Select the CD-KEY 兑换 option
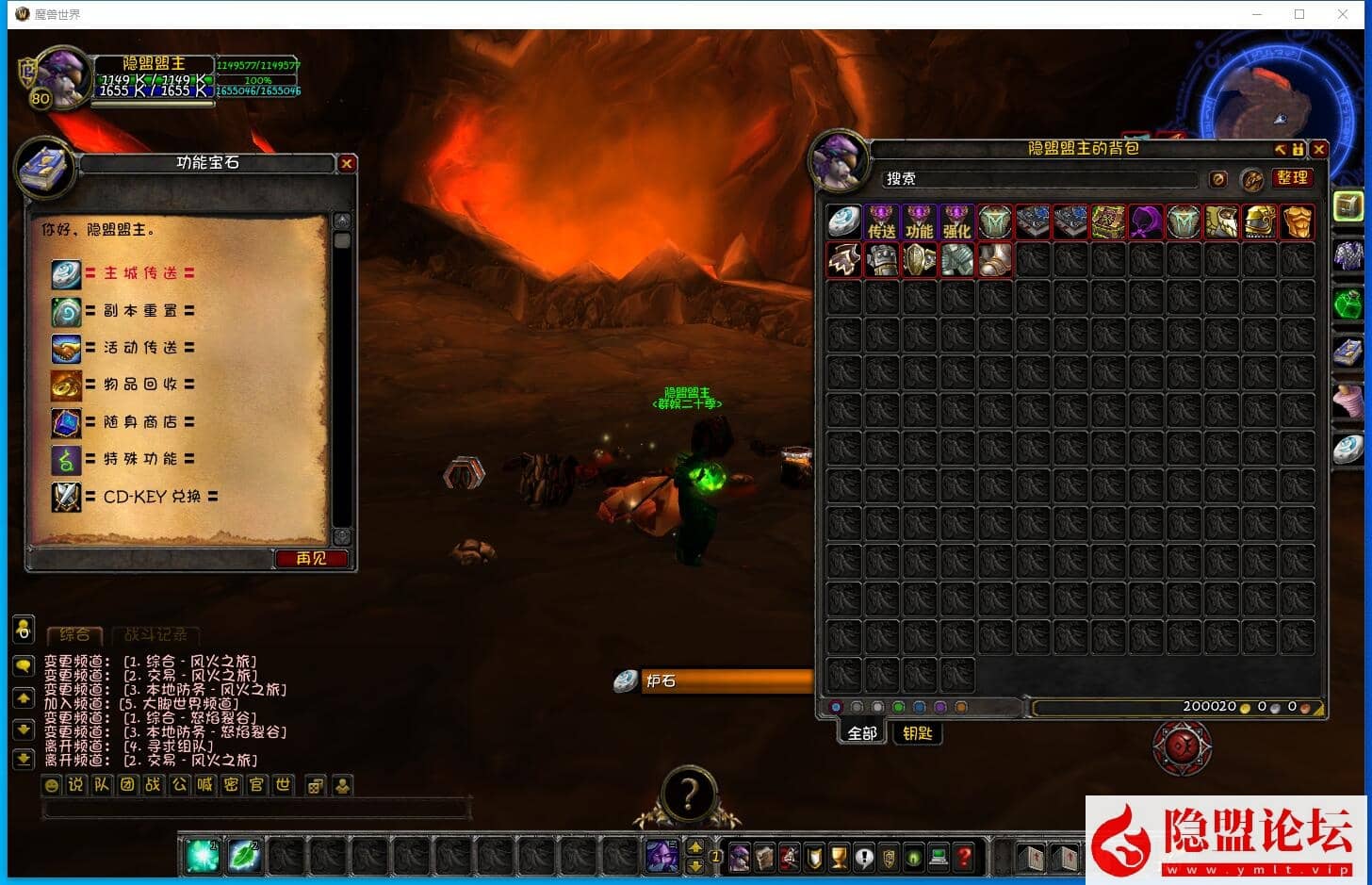This screenshot has height=885, width=1372. coord(151,497)
